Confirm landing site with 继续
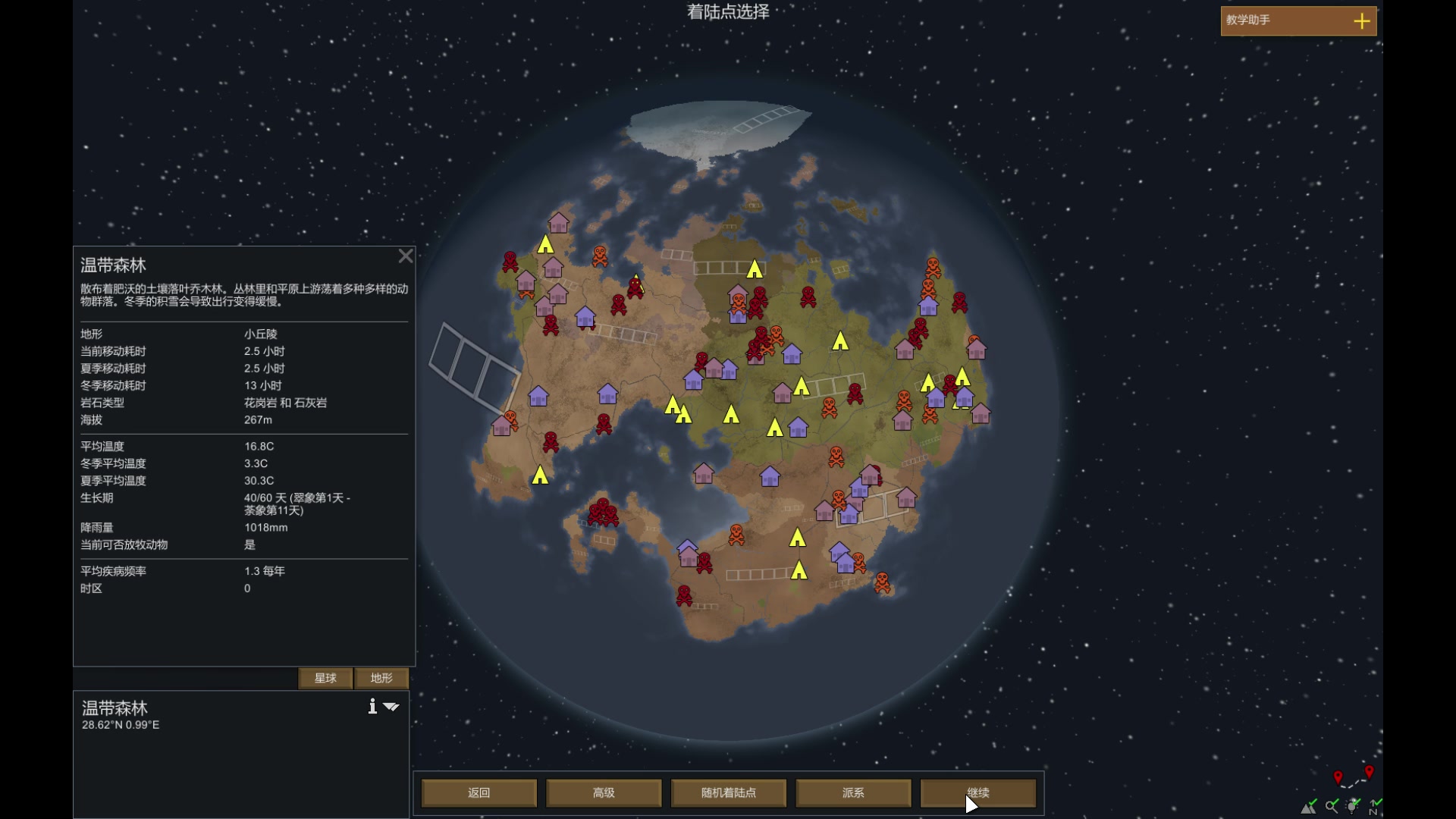 pos(977,792)
